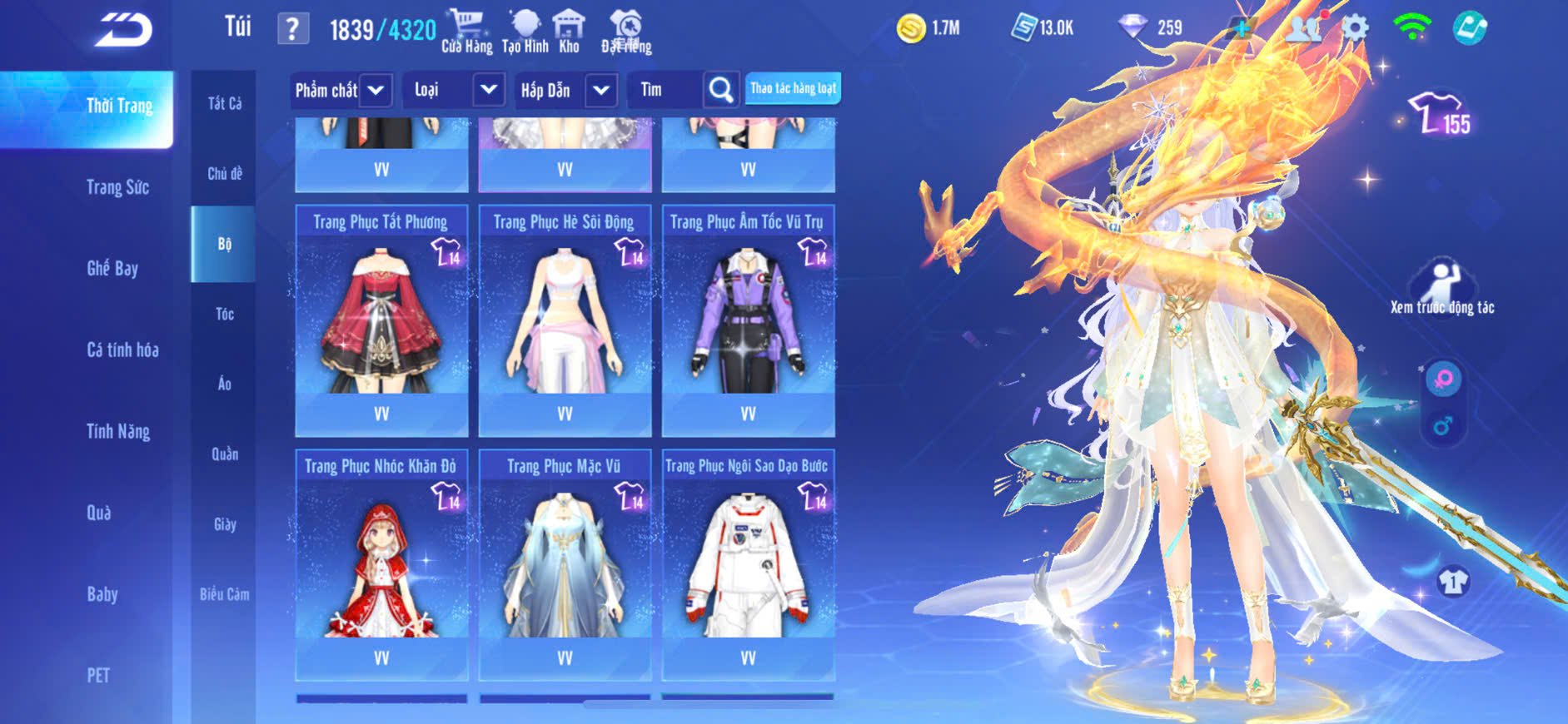Screen dimensions: 1568x724
Task: Choose Trang Phục Ngôi Sao Dạo Bước outfit
Action: 748,565
